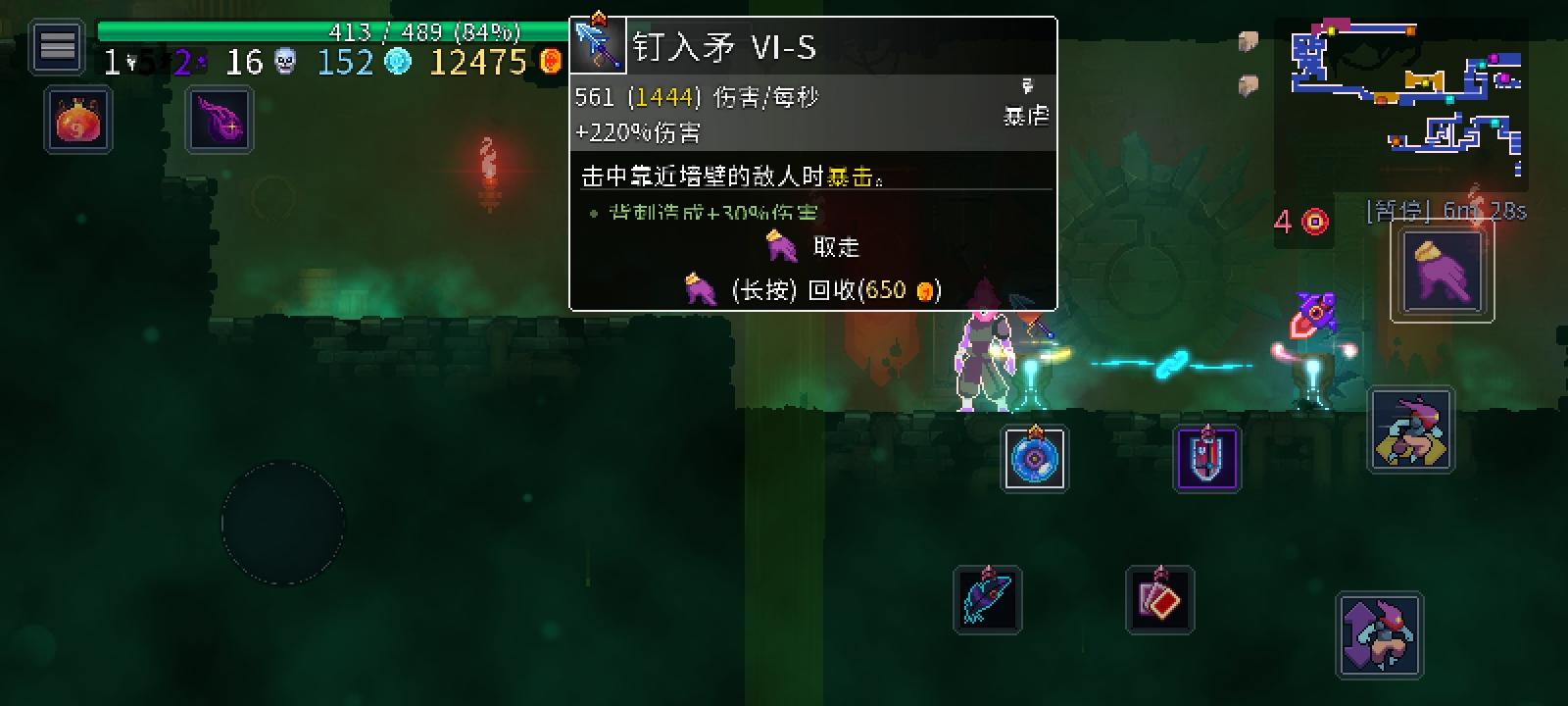Open the hamburger pause menu

tap(55, 46)
